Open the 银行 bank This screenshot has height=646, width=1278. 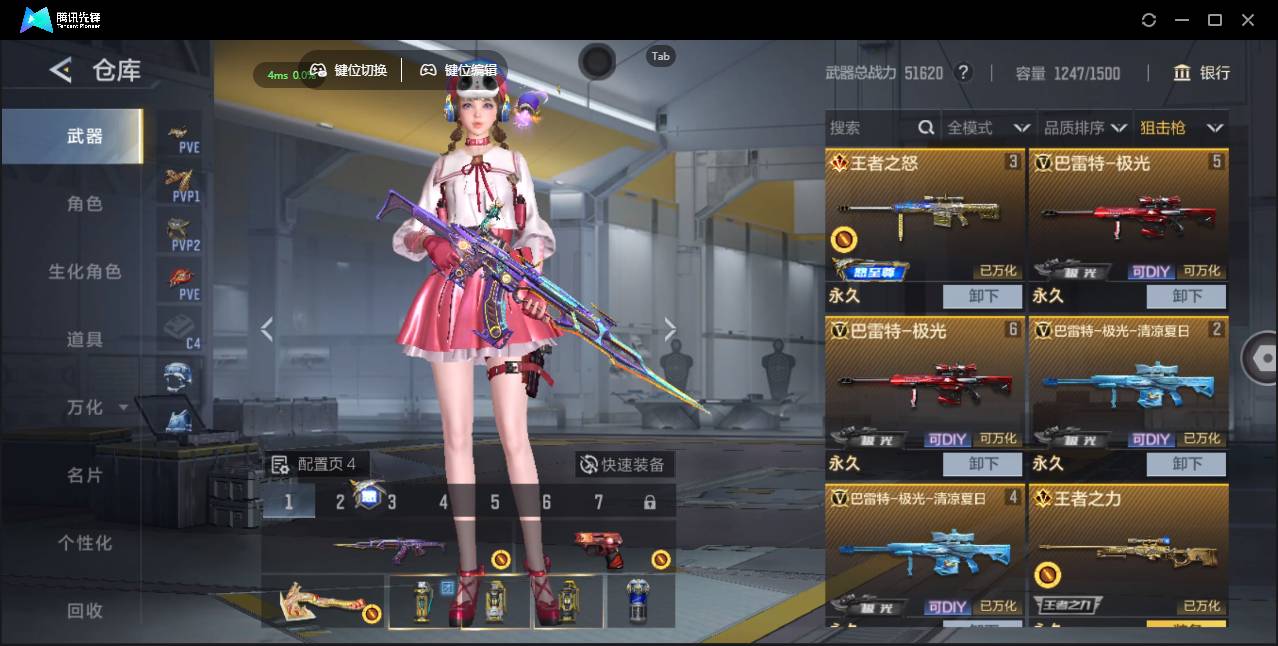[x=1202, y=73]
